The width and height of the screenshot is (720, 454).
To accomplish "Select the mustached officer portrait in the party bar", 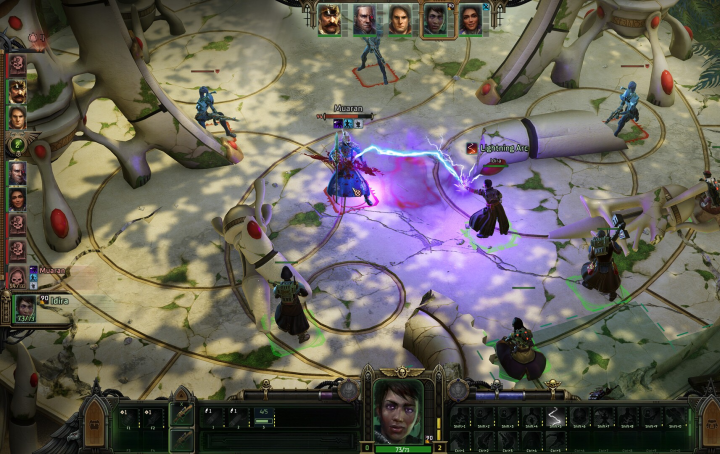I will (330, 20).
